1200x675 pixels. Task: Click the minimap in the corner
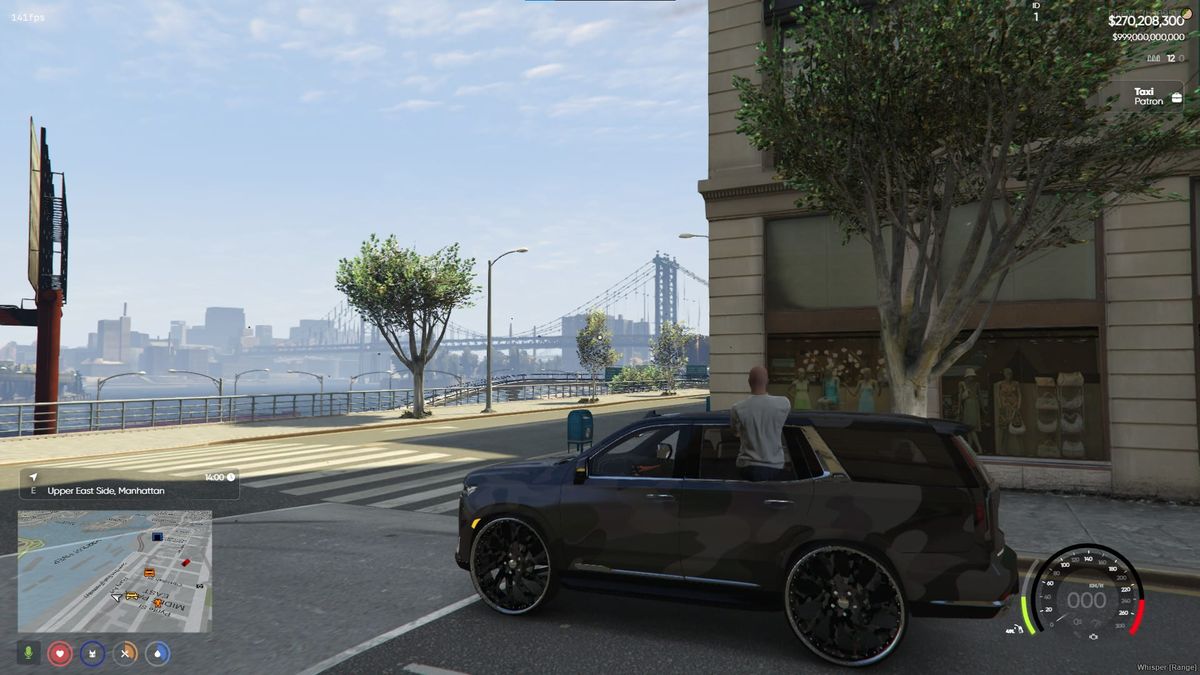[114, 572]
